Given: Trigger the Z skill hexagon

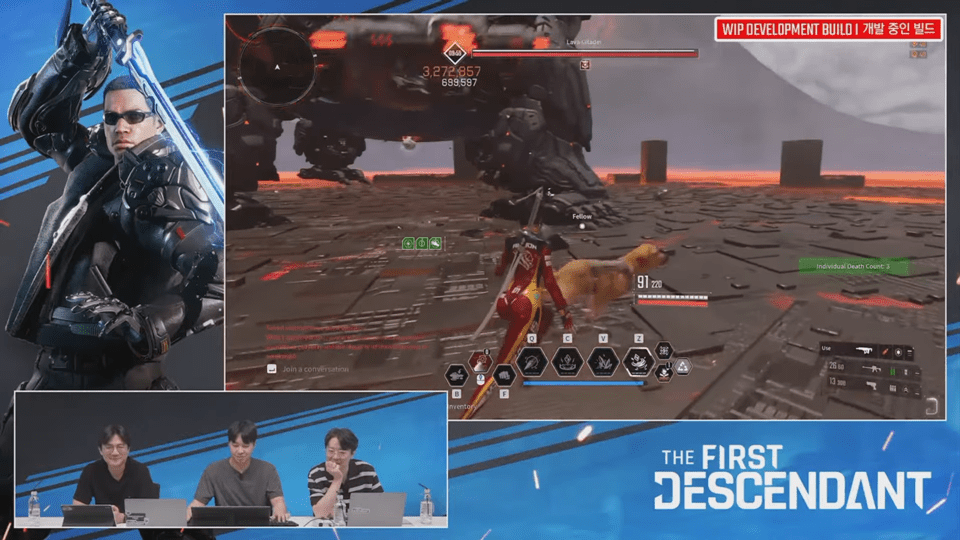Looking at the screenshot, I should 638,361.
